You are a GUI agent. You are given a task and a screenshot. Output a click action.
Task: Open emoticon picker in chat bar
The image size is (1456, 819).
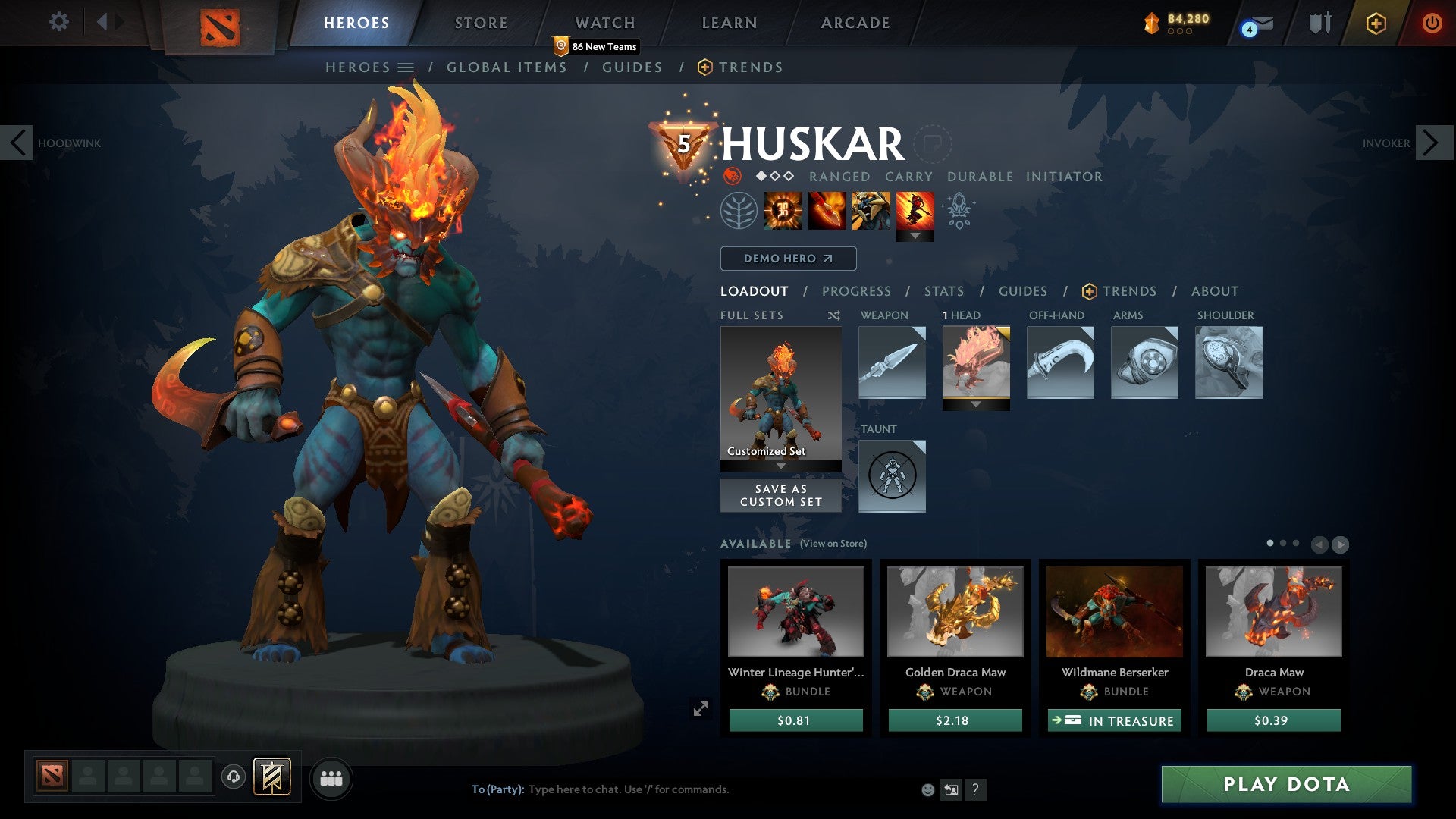click(x=927, y=789)
